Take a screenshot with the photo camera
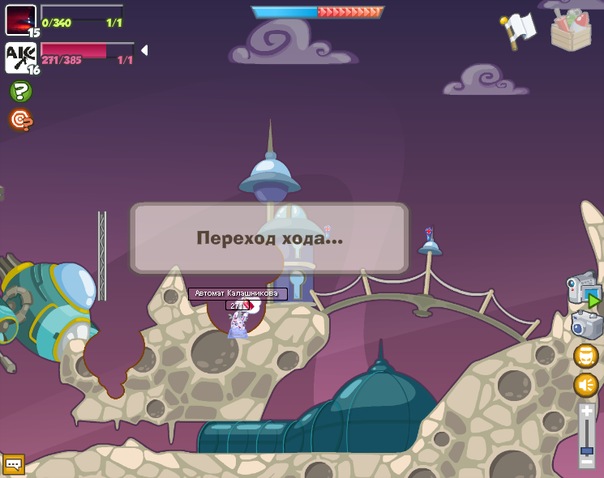Viewport: 604px width, 478px height. pos(586,324)
